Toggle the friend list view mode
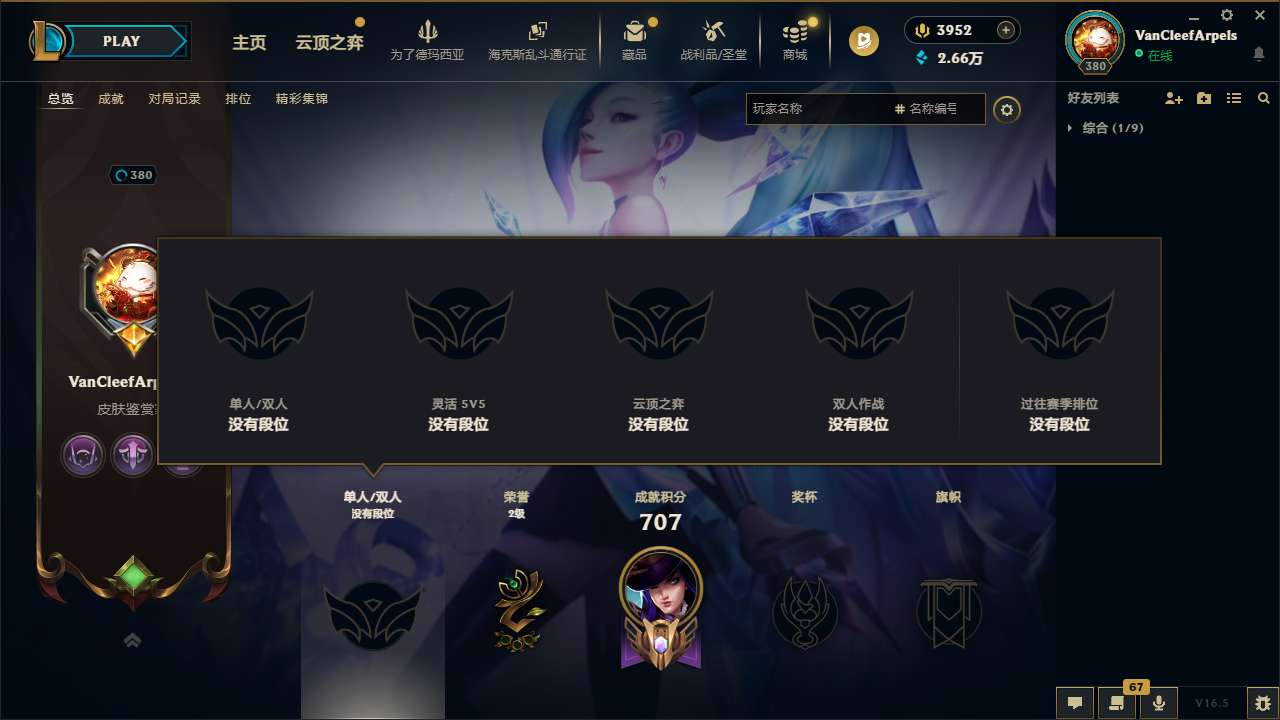The height and width of the screenshot is (720, 1280). [x=1233, y=98]
